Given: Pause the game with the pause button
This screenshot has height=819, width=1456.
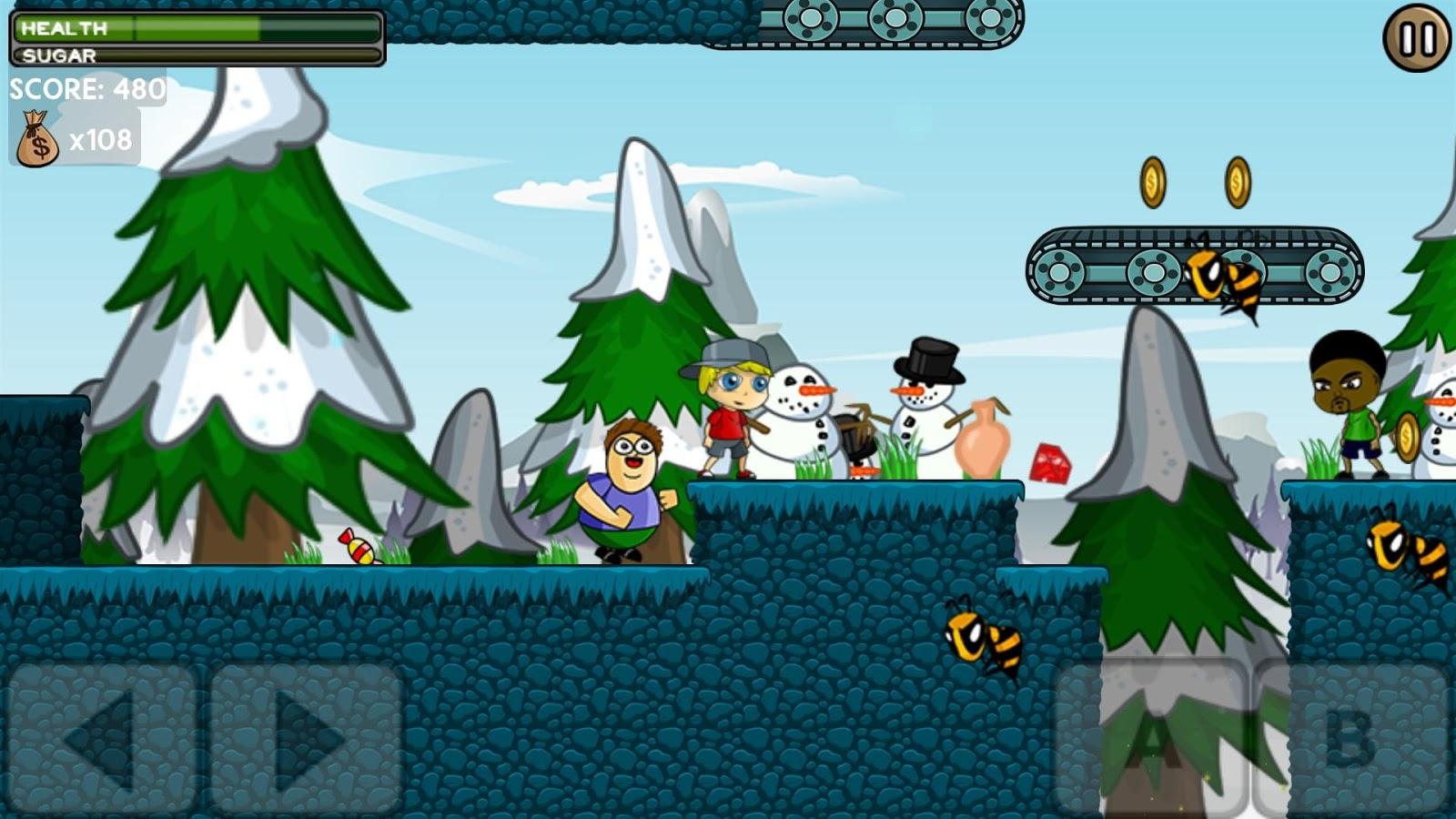Looking at the screenshot, I should coord(1417,38).
